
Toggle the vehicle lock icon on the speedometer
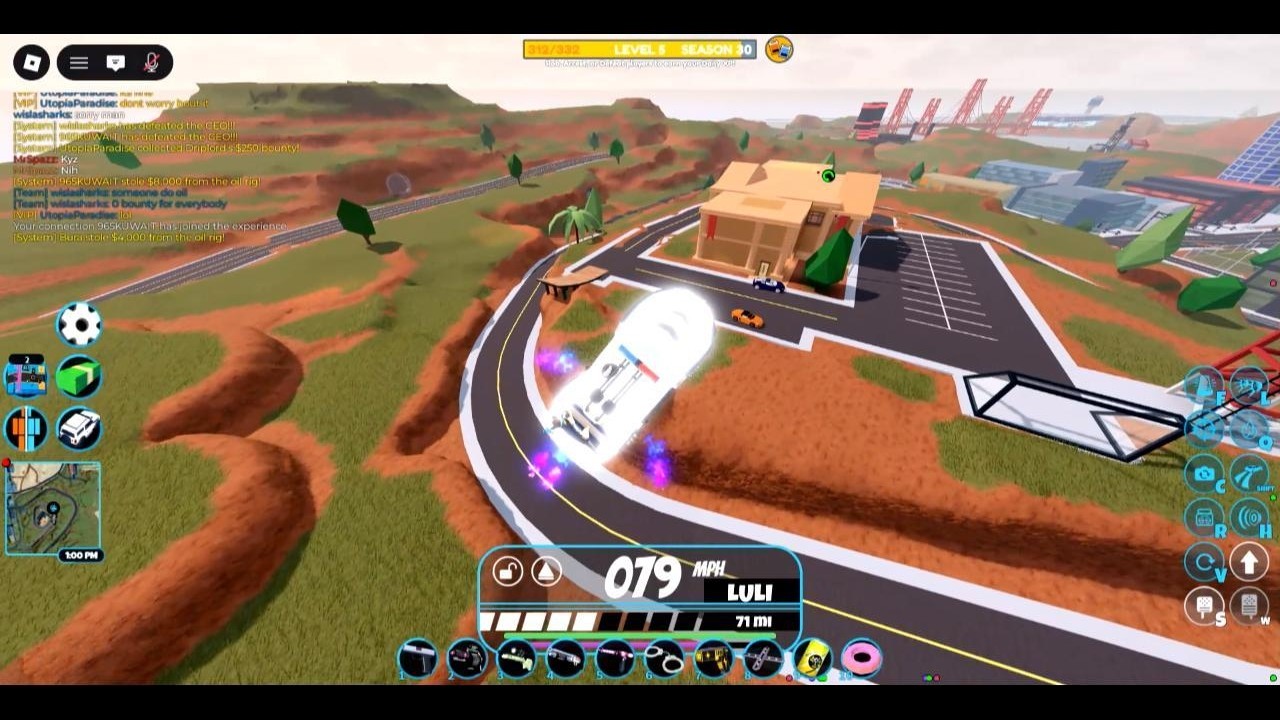coord(508,571)
